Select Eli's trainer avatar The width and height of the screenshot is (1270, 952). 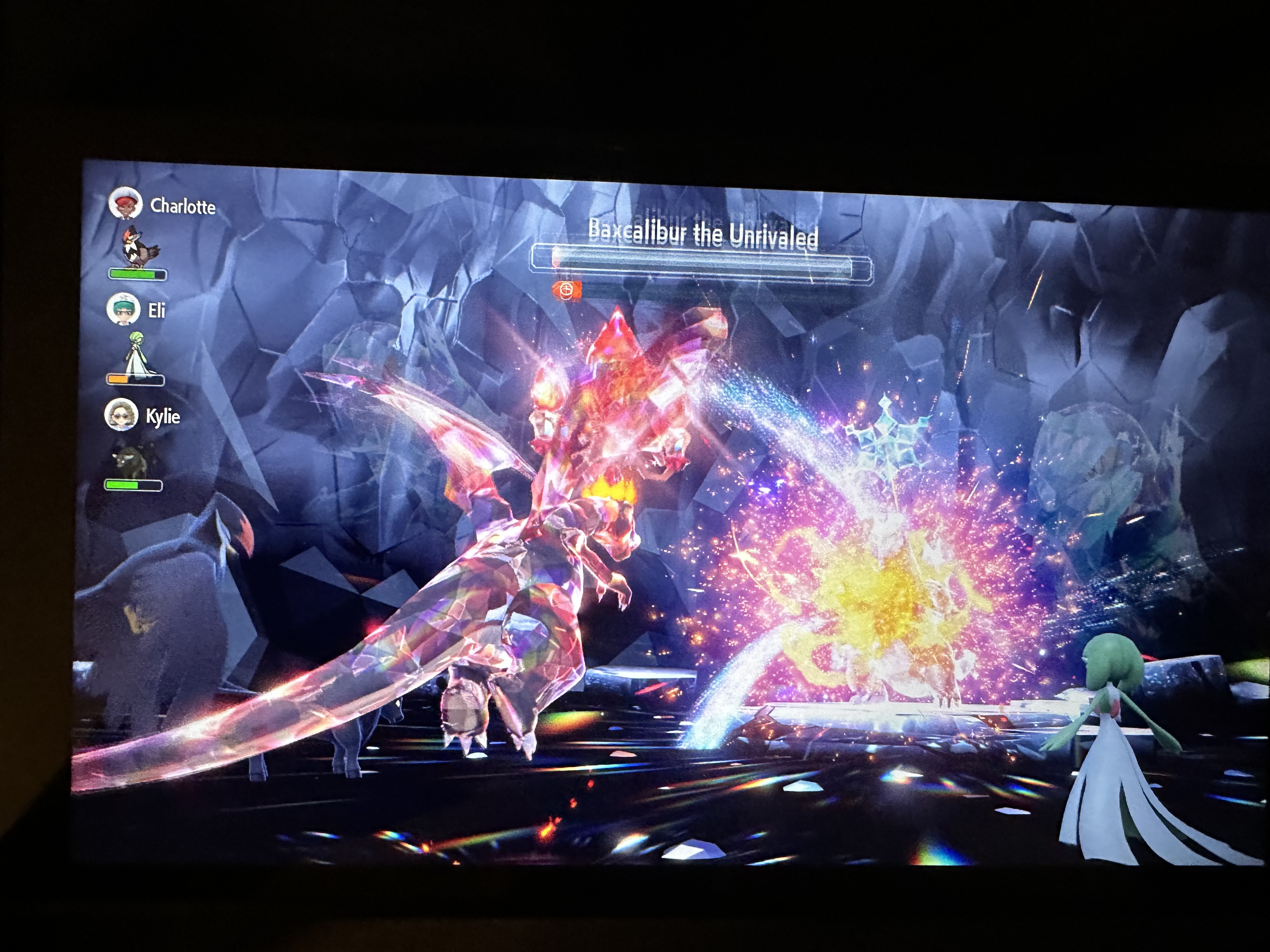point(123,309)
